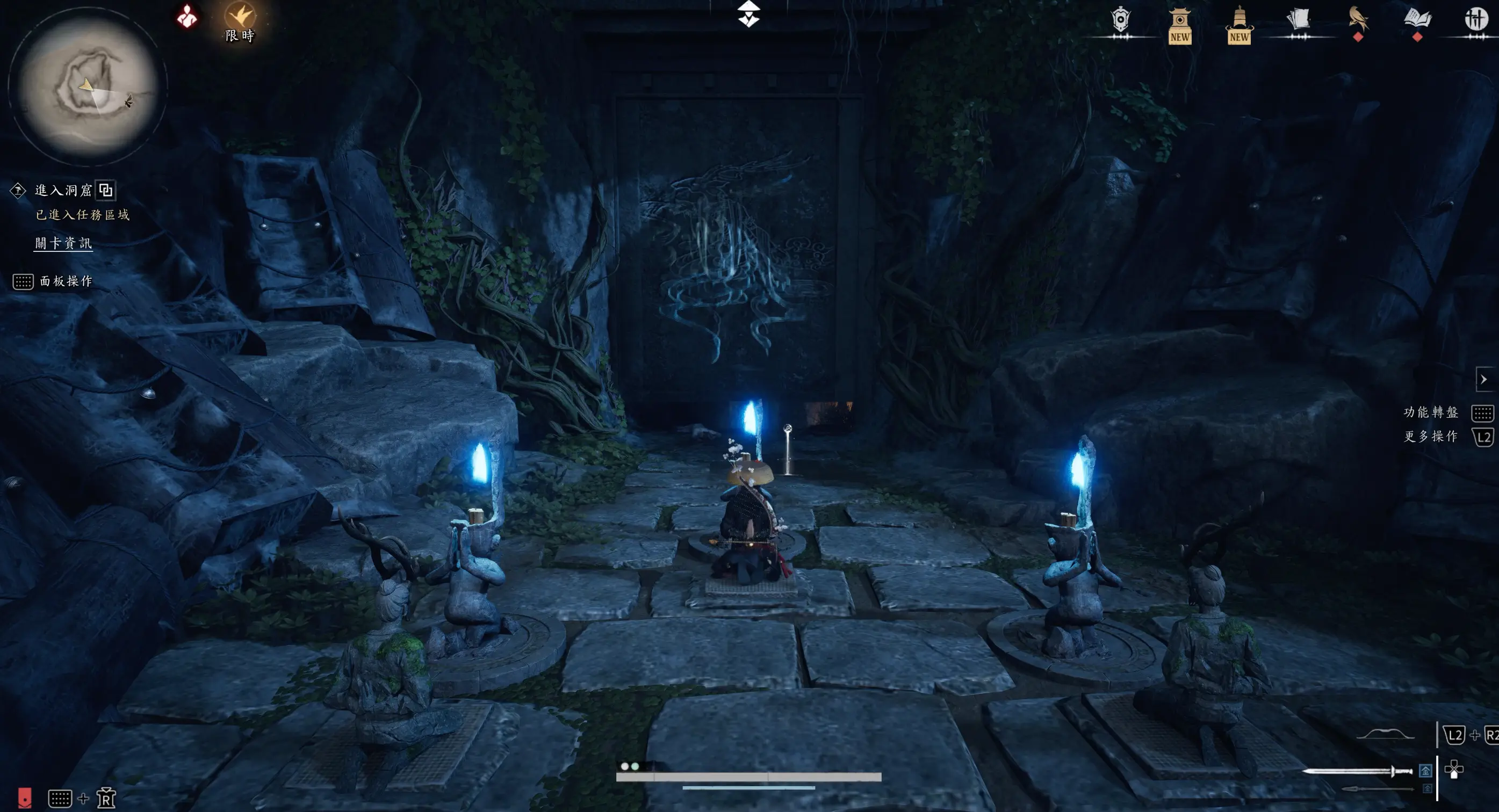Screen dimensions: 1499x812
Task: Open the golden bird icon
Action: click(1358, 20)
